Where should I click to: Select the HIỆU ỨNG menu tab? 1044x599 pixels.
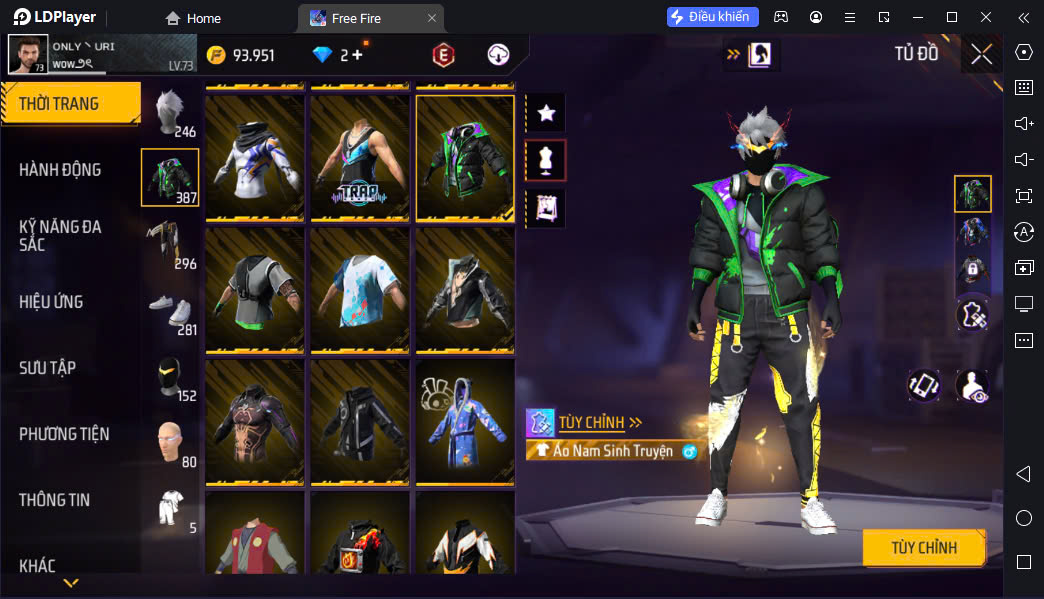click(x=51, y=302)
